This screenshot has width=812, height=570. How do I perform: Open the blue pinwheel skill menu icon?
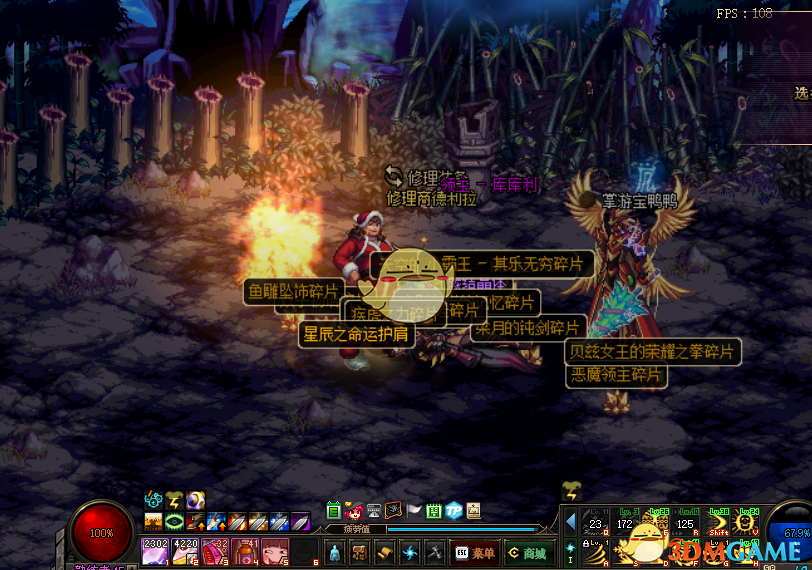pyautogui.click(x=410, y=552)
